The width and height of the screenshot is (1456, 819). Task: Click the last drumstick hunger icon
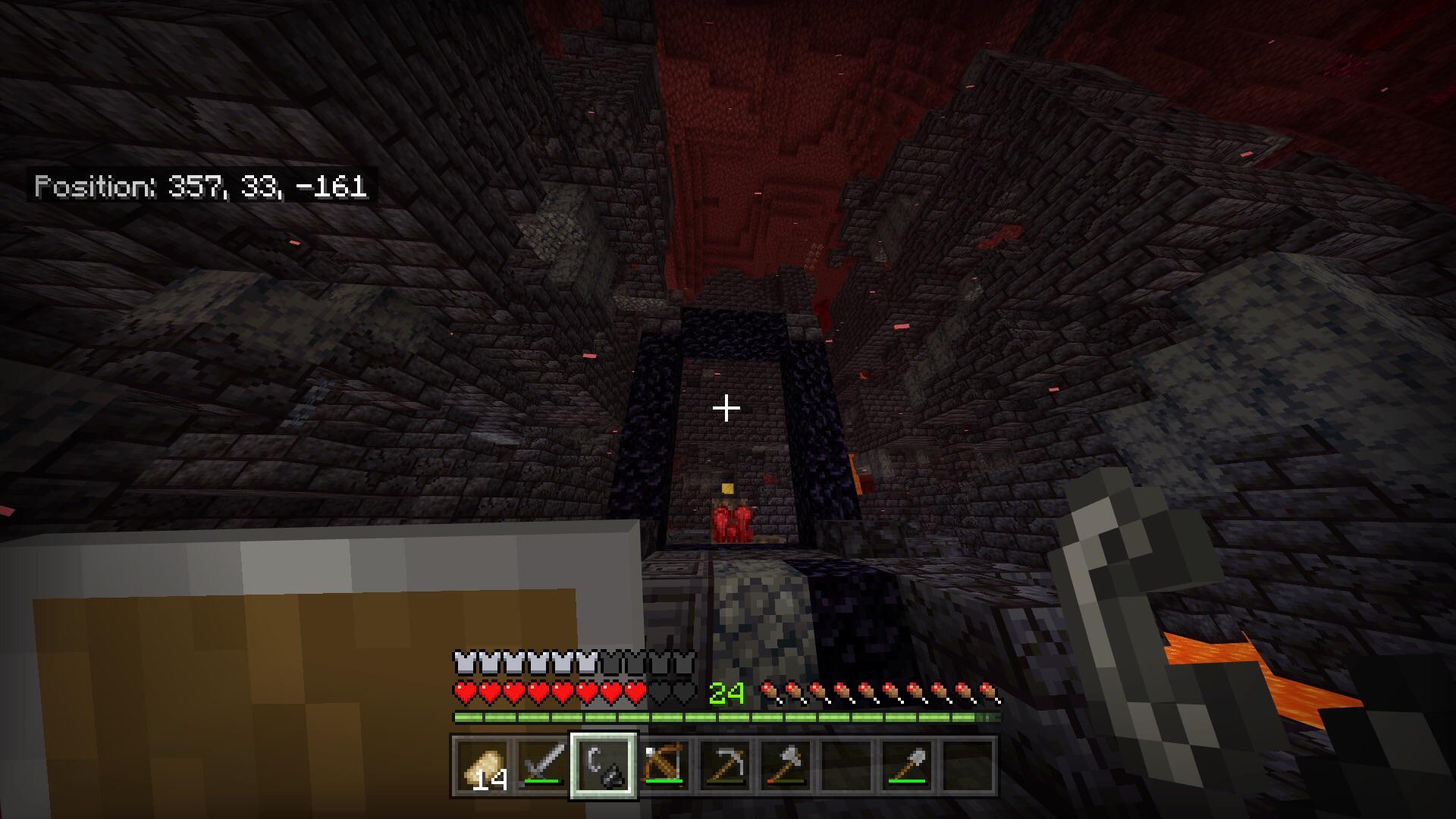click(x=987, y=692)
